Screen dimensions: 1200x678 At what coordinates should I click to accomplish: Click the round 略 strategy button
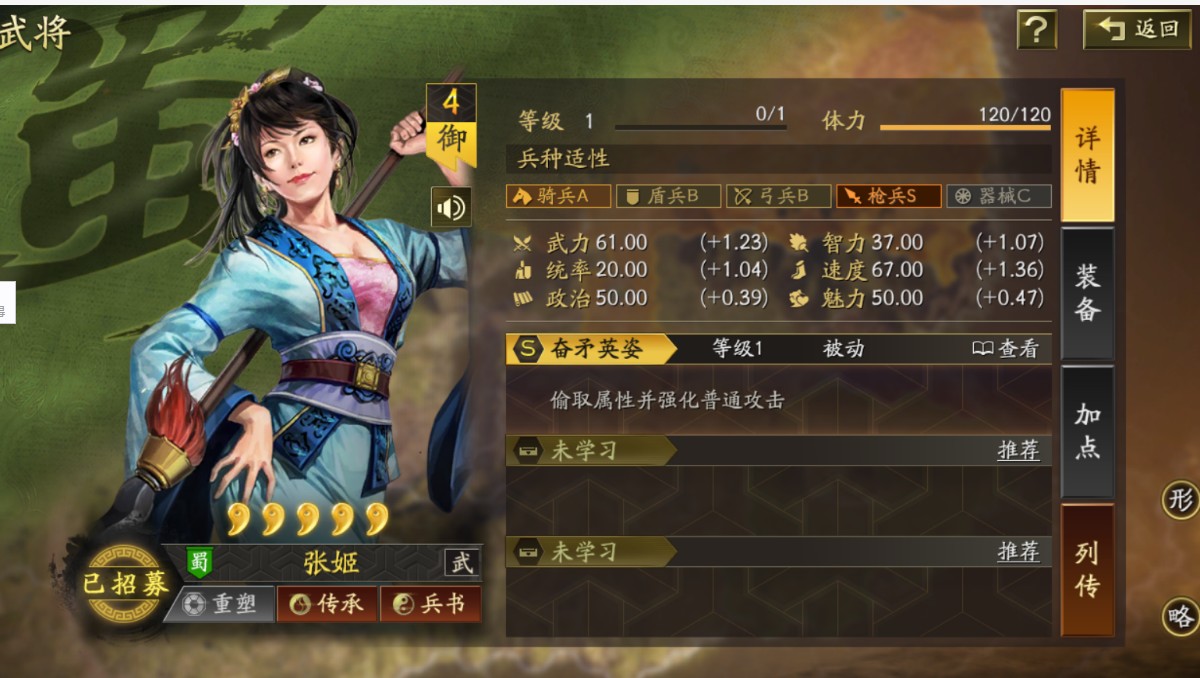(x=1182, y=617)
